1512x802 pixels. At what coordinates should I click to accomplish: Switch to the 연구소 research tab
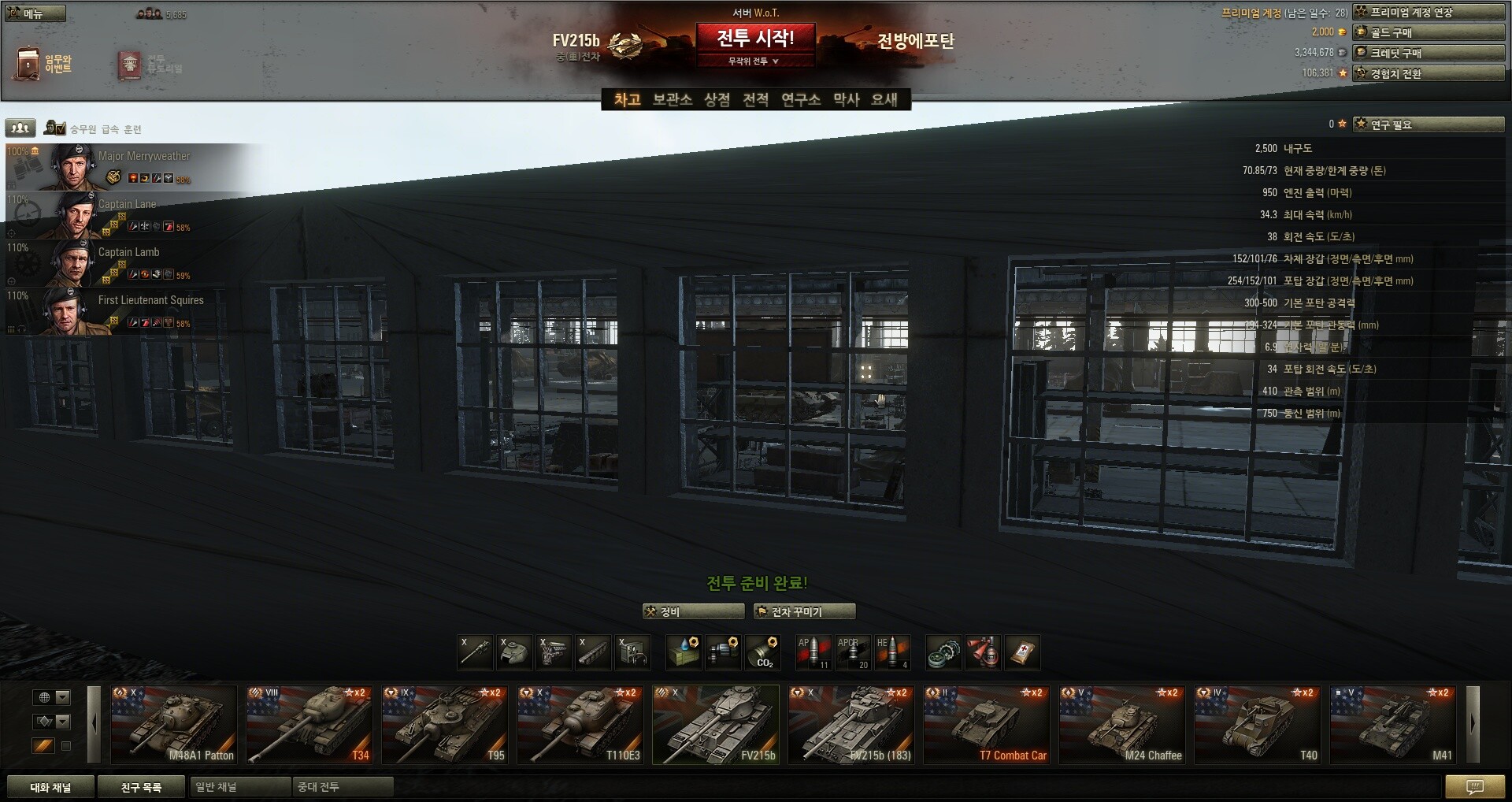click(x=800, y=99)
